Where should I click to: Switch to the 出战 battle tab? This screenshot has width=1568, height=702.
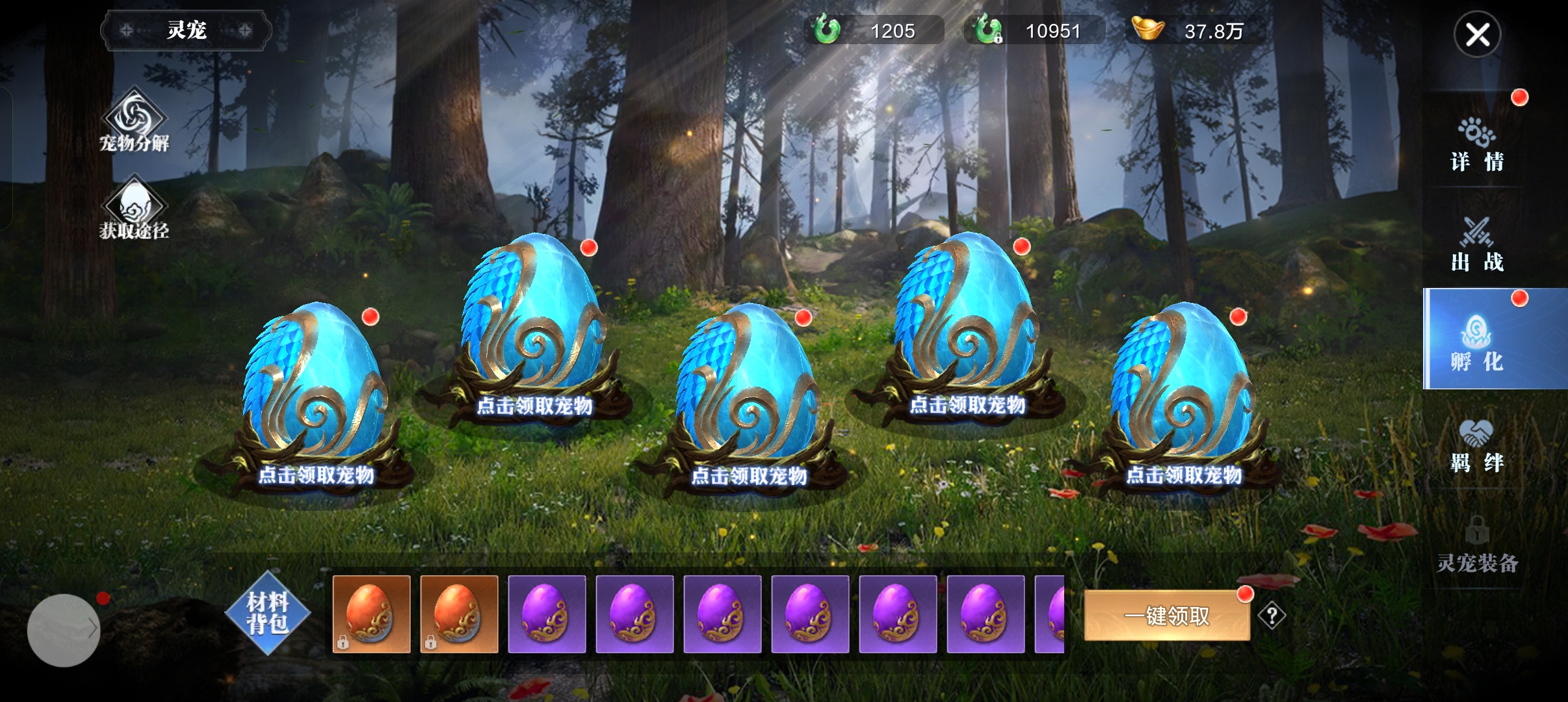(1477, 245)
